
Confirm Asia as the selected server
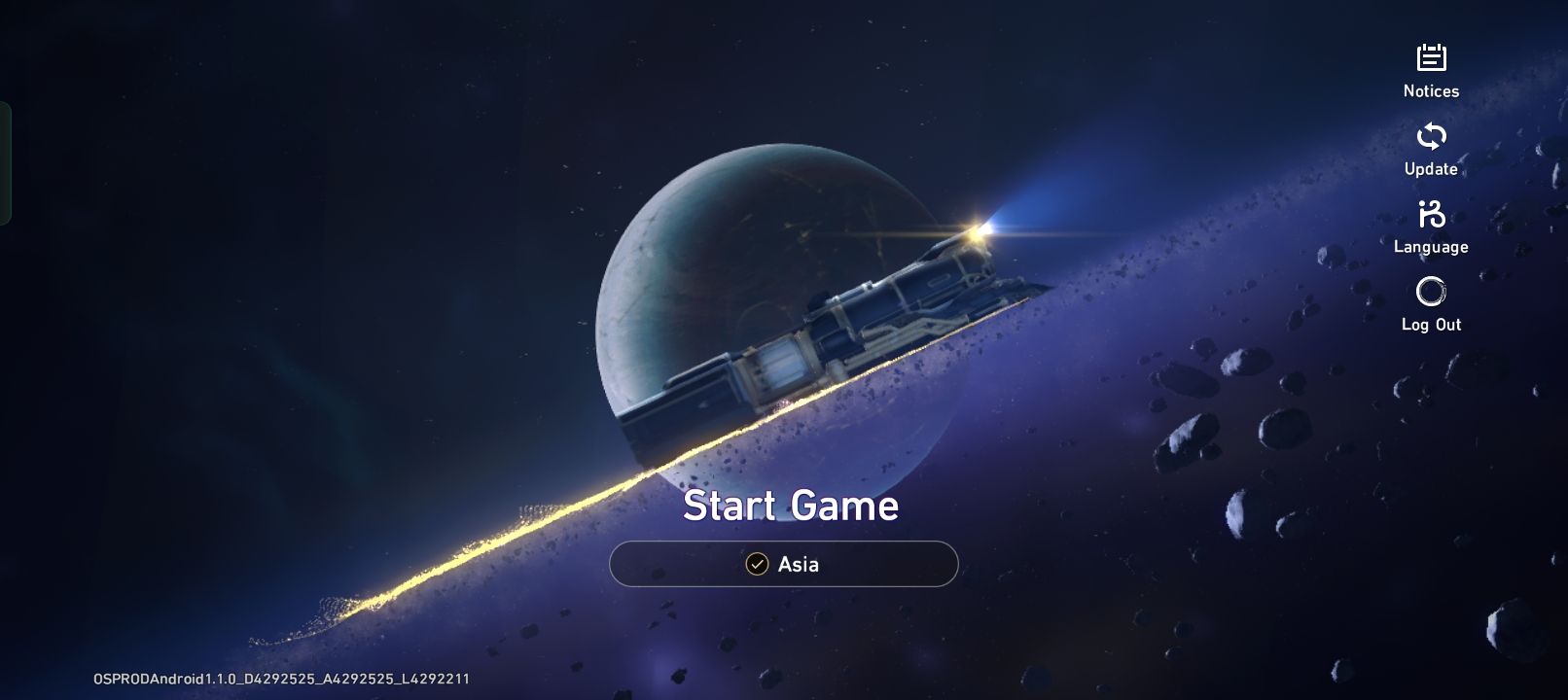(x=783, y=564)
